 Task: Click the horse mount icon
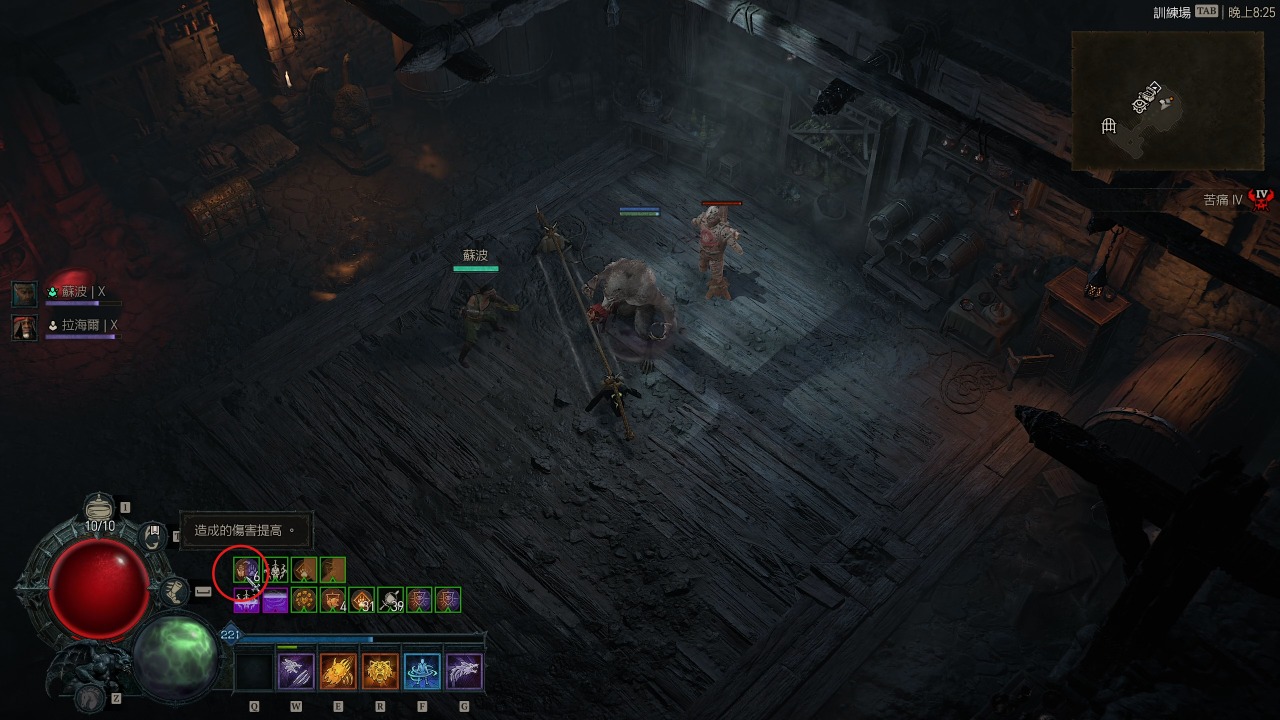pyautogui.click(x=91, y=695)
